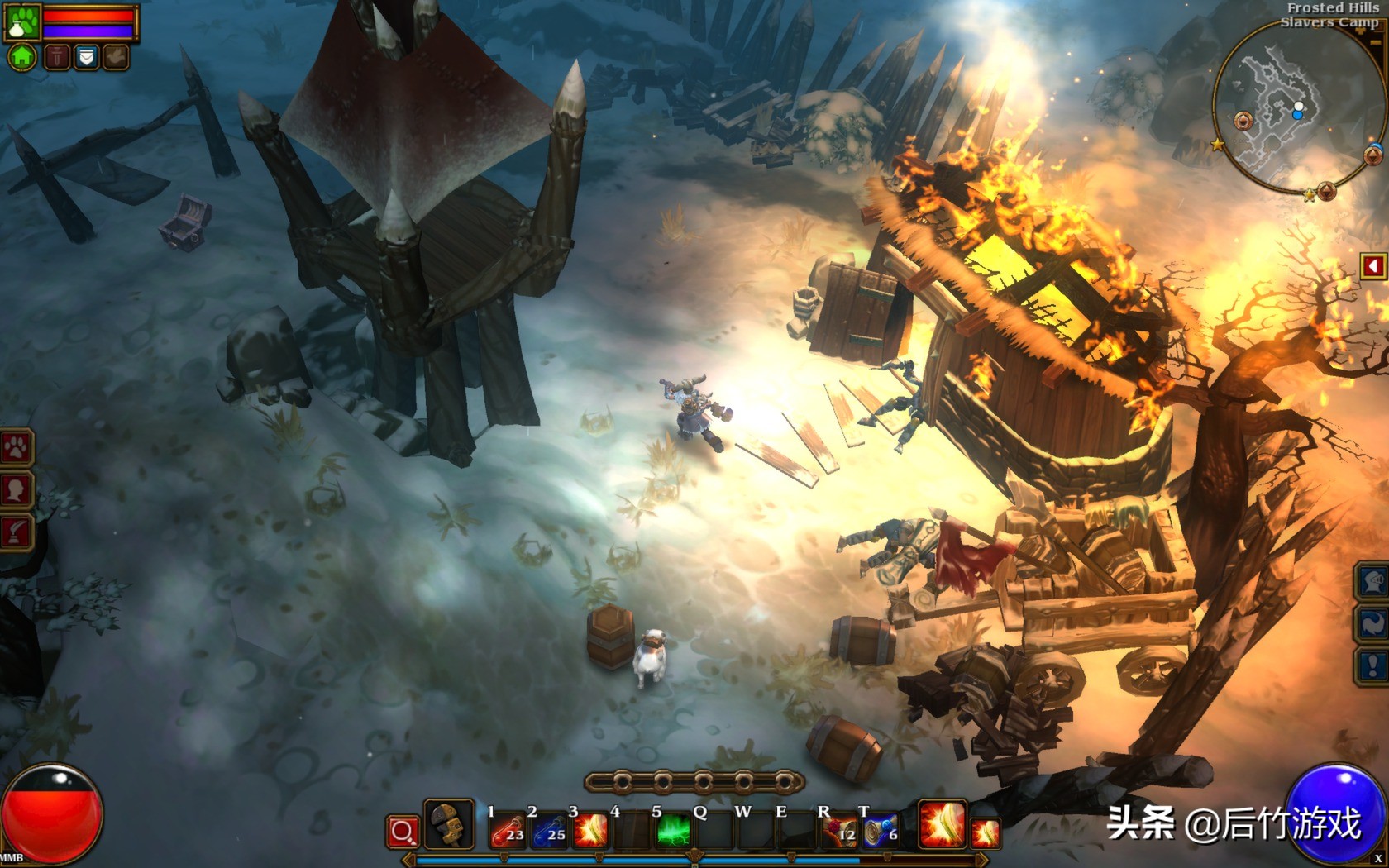This screenshot has width=1389, height=868.
Task: Activate the green house town portal button
Action: [22, 57]
